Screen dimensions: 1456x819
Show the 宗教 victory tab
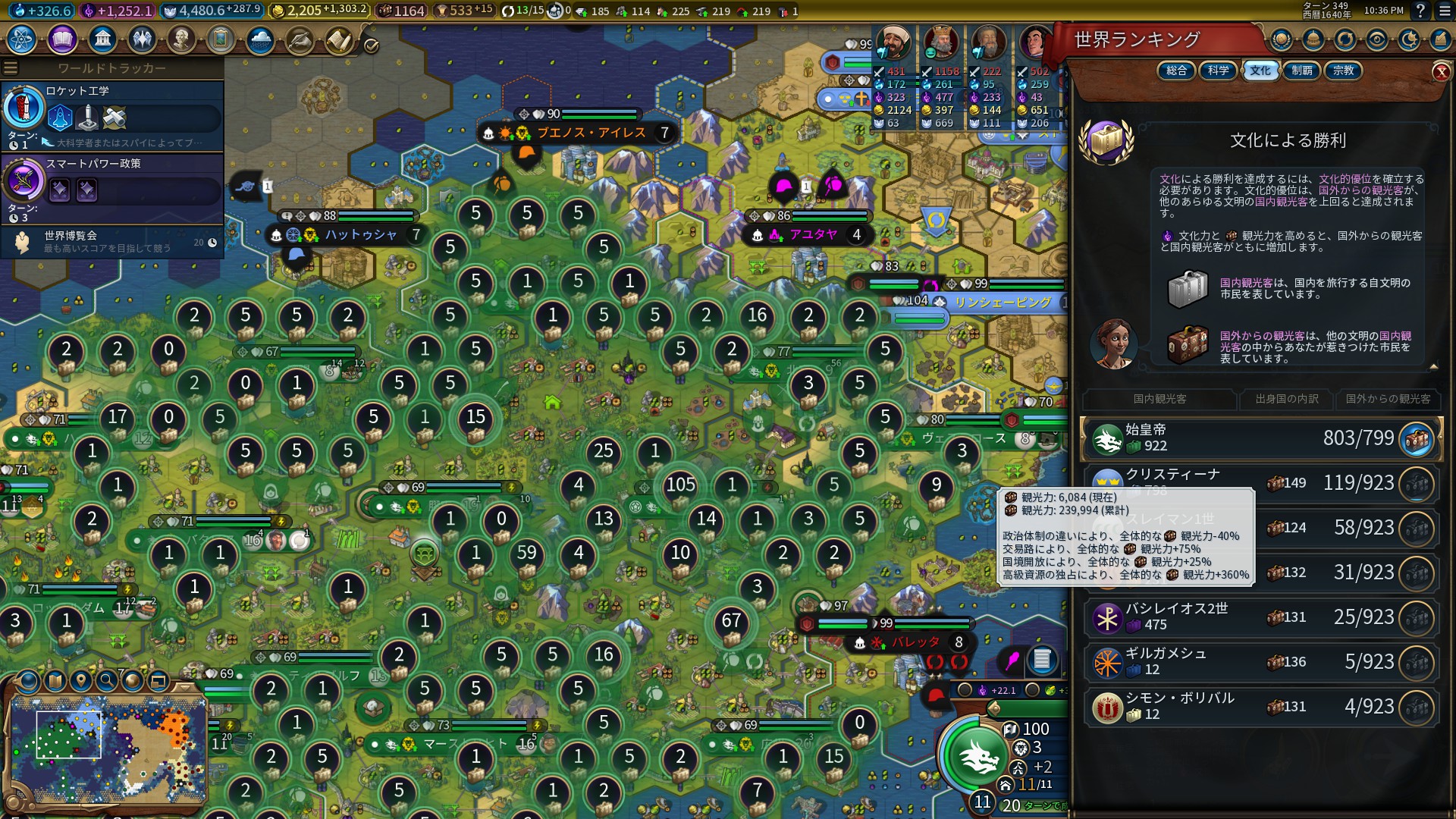pyautogui.click(x=1343, y=71)
